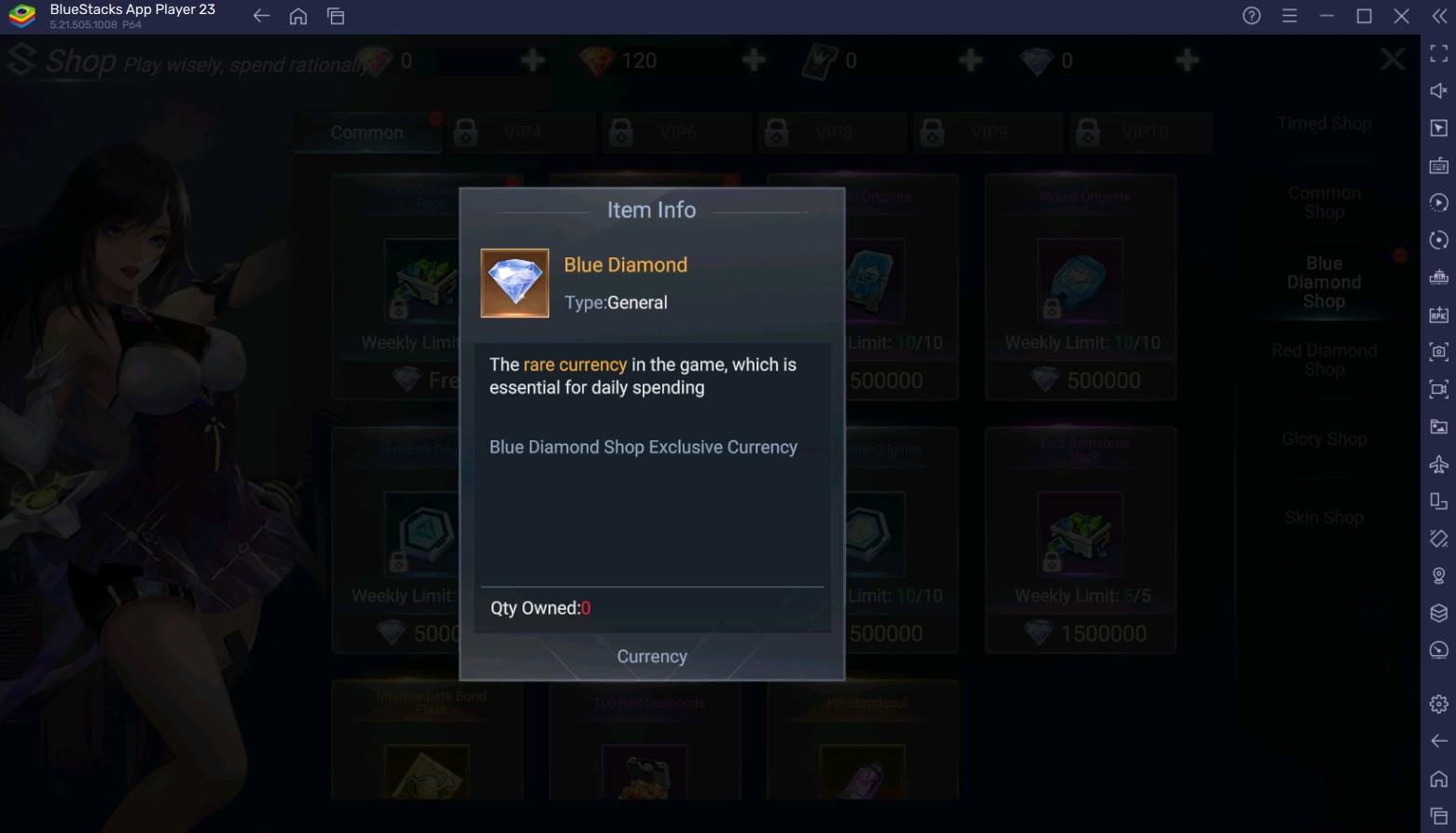The image size is (1456, 833).
Task: Select the locked VIP6 tab
Action: pyautogui.click(x=676, y=132)
